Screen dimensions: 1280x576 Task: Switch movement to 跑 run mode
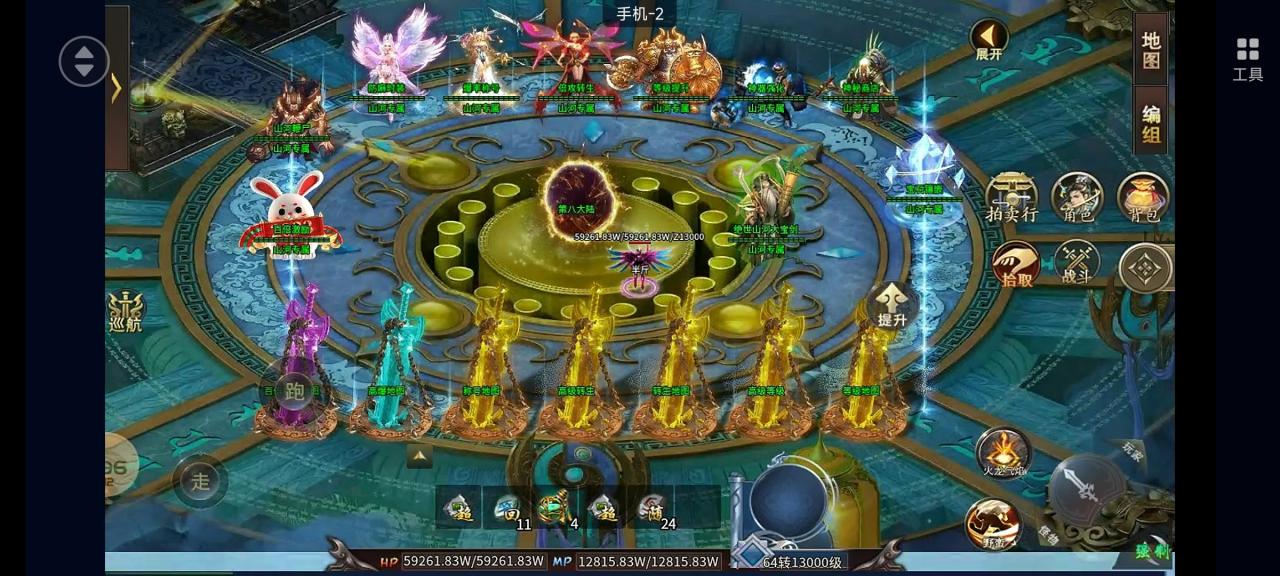[293, 391]
